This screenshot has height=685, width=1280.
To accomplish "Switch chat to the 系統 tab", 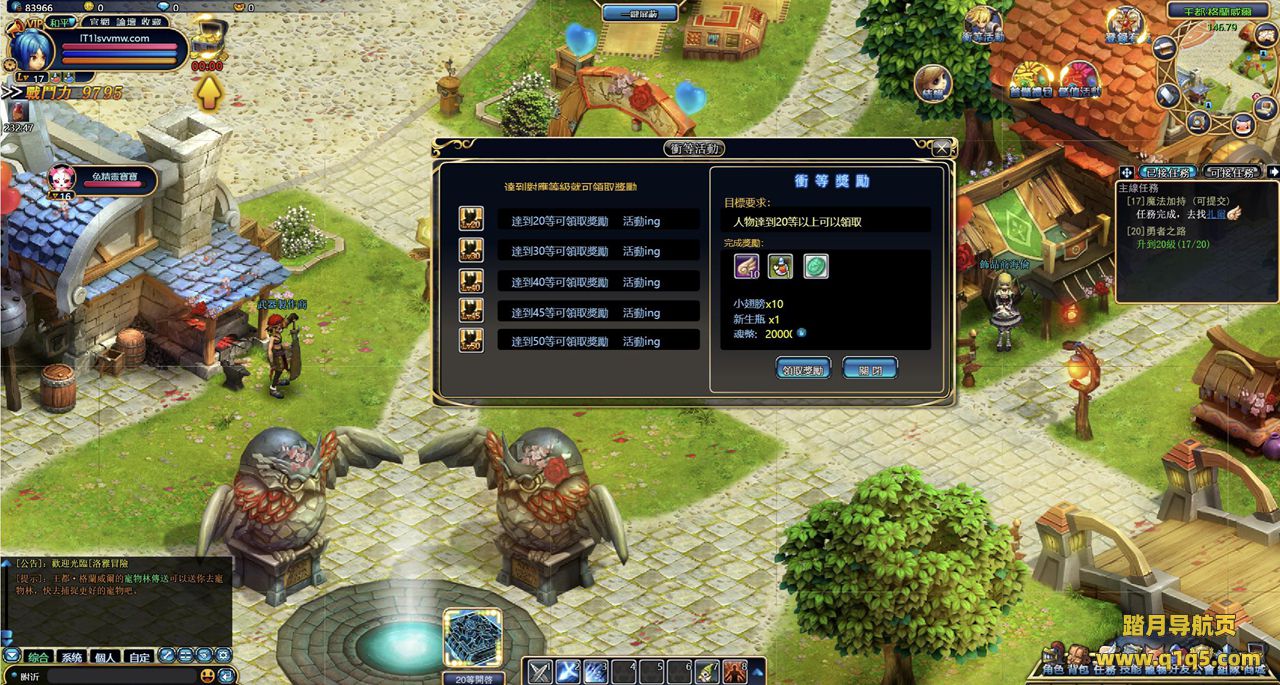I will click(x=72, y=657).
